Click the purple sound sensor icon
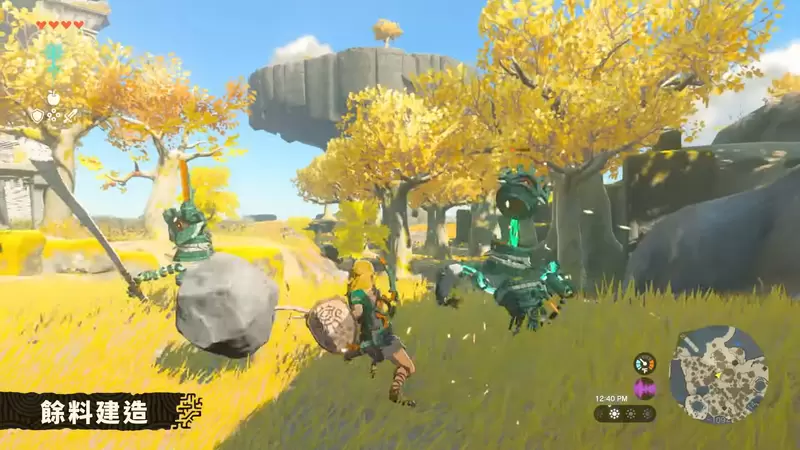The height and width of the screenshot is (450, 800). (x=645, y=388)
